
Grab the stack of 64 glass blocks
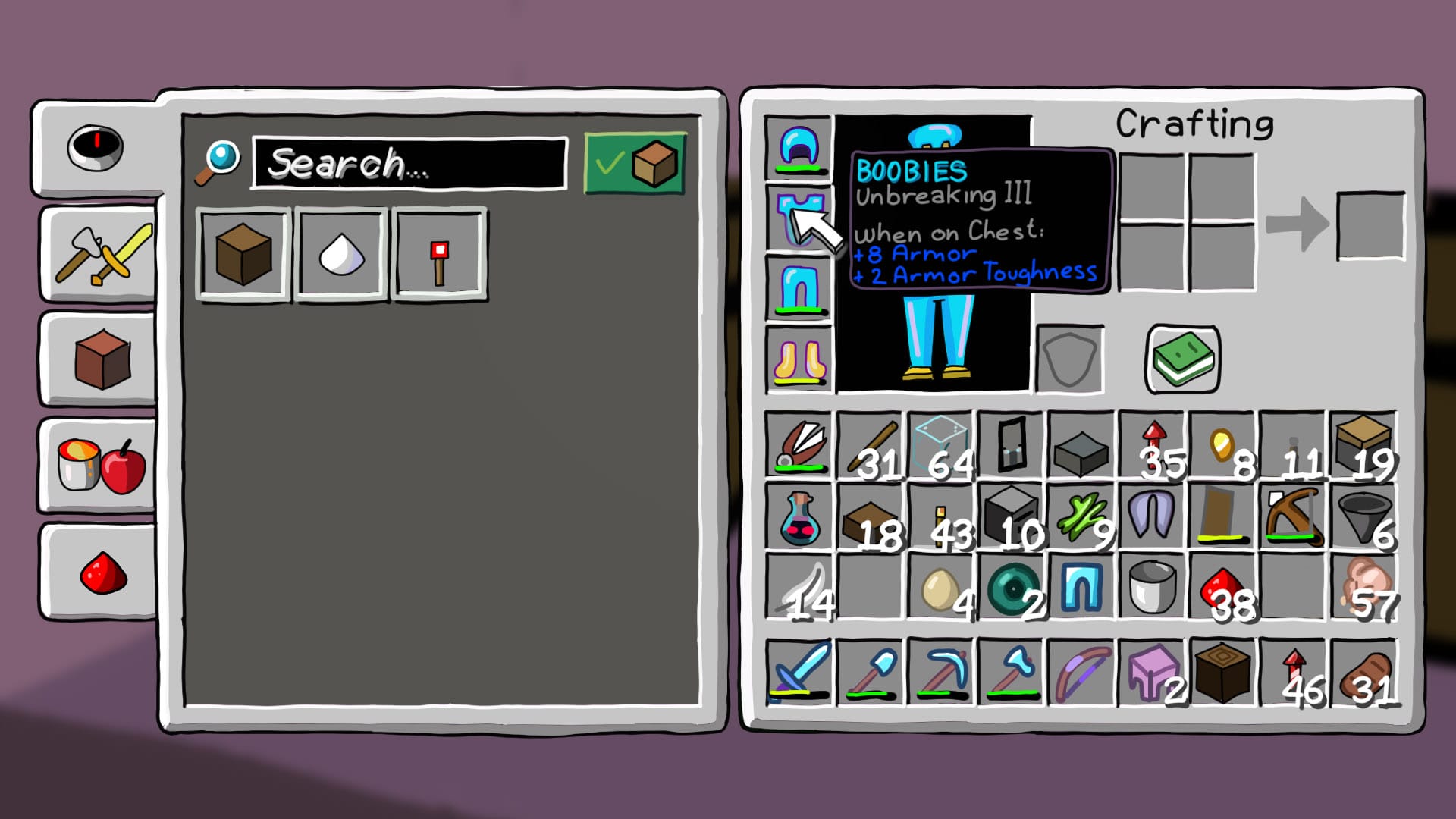940,446
